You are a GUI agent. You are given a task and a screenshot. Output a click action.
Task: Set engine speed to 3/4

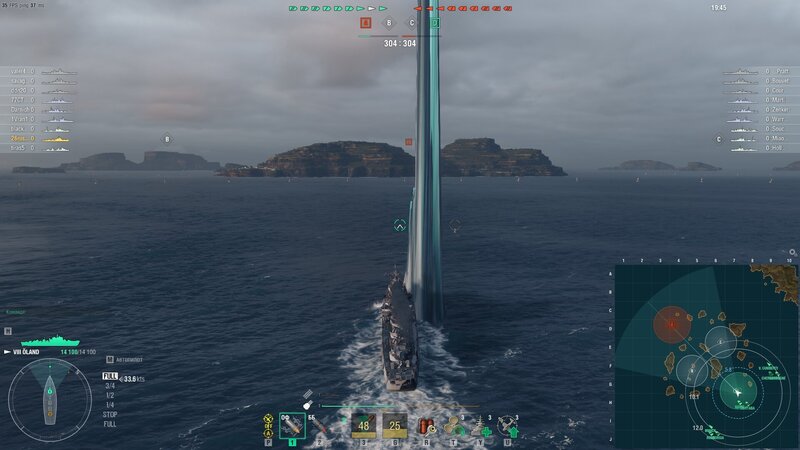tap(110, 385)
